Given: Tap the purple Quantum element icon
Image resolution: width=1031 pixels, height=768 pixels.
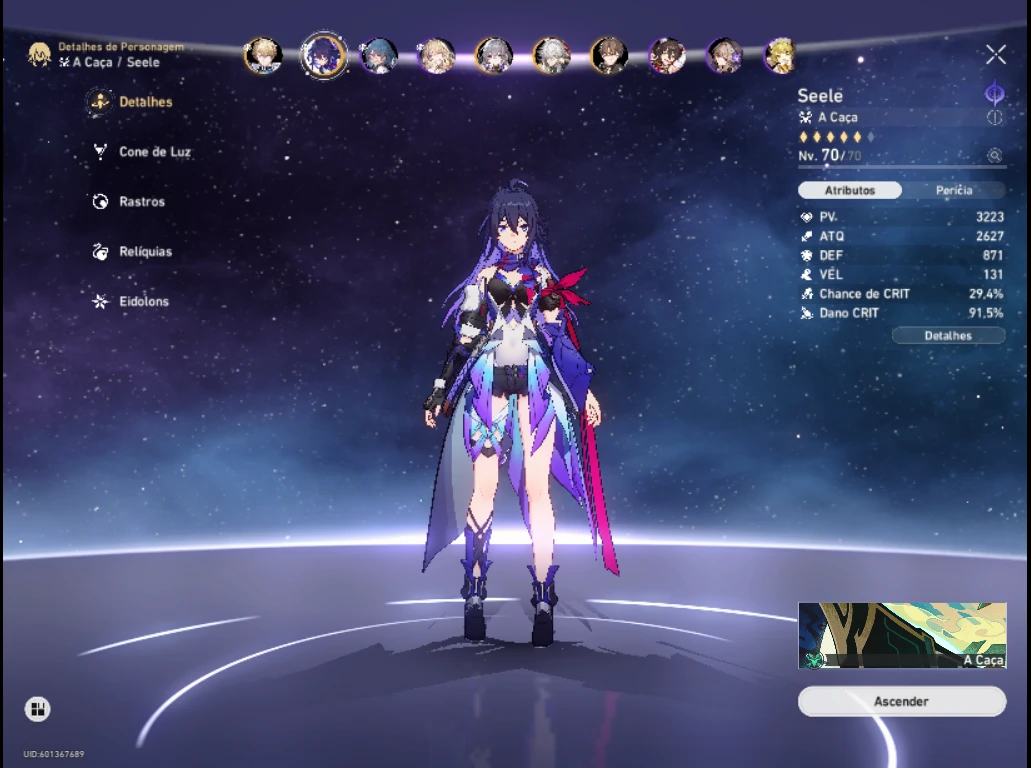Looking at the screenshot, I should (994, 94).
